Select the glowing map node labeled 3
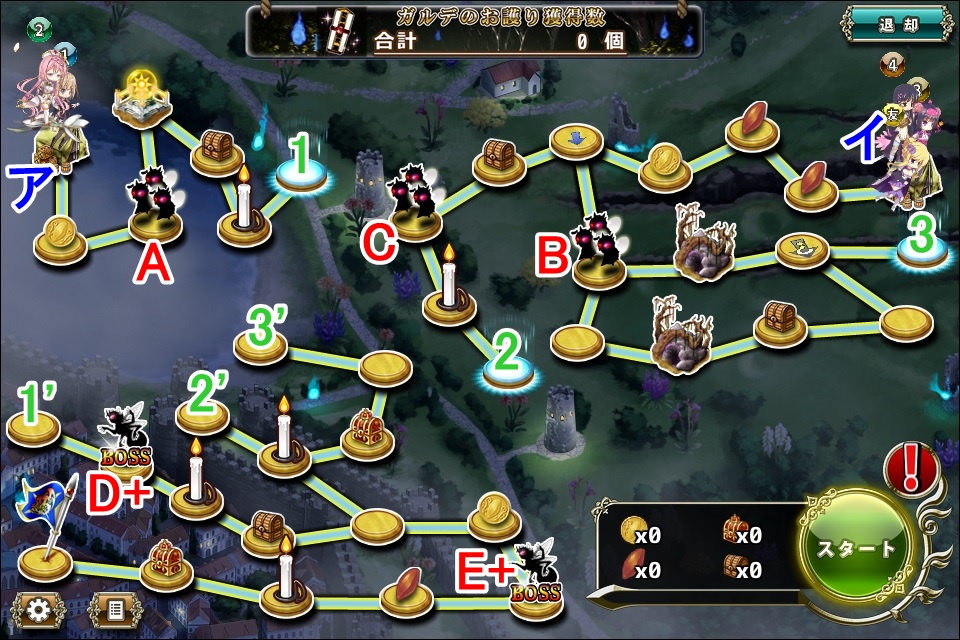Image resolution: width=960 pixels, height=640 pixels. (x=923, y=253)
